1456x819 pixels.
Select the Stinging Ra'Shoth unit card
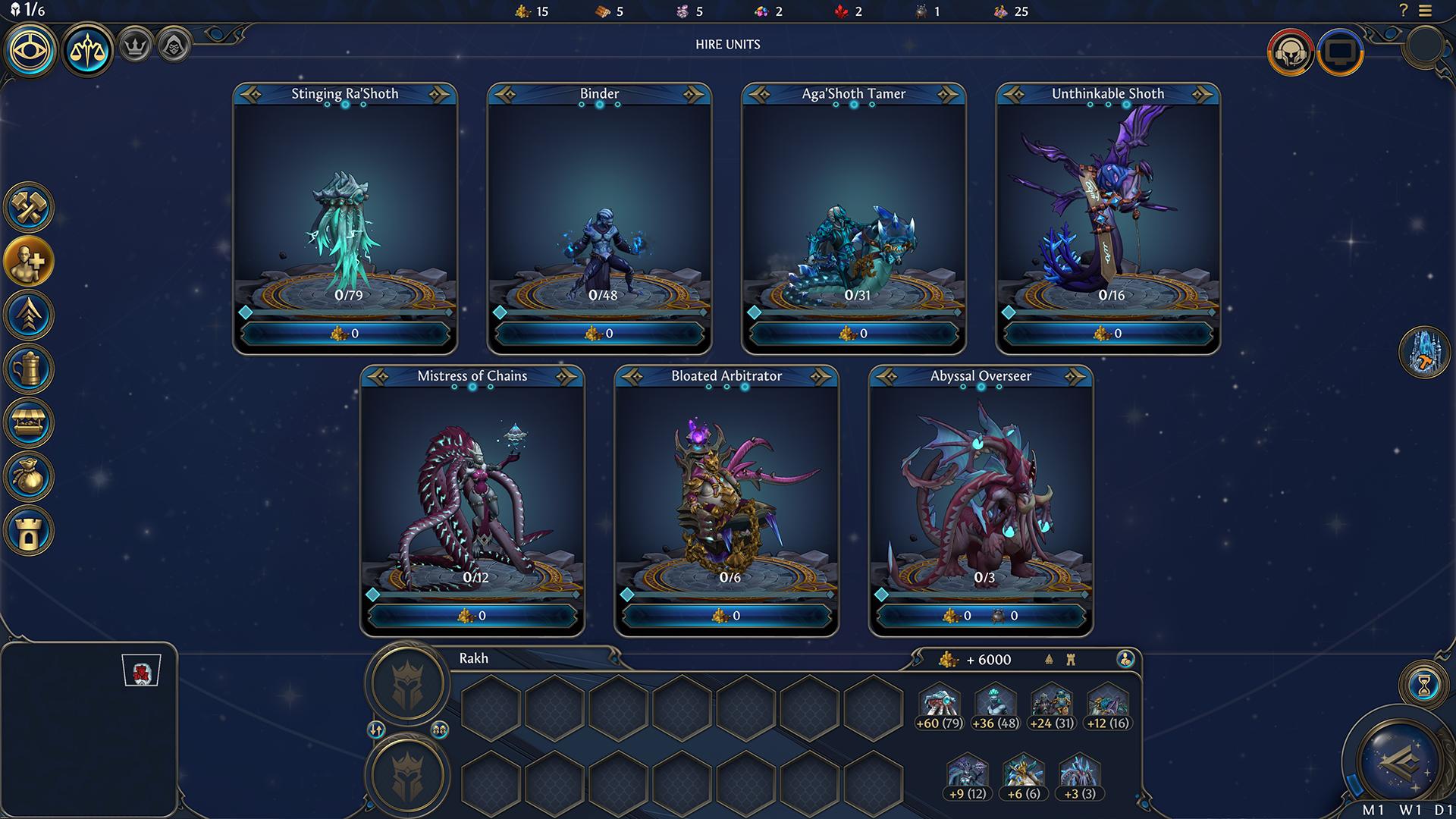345,205
